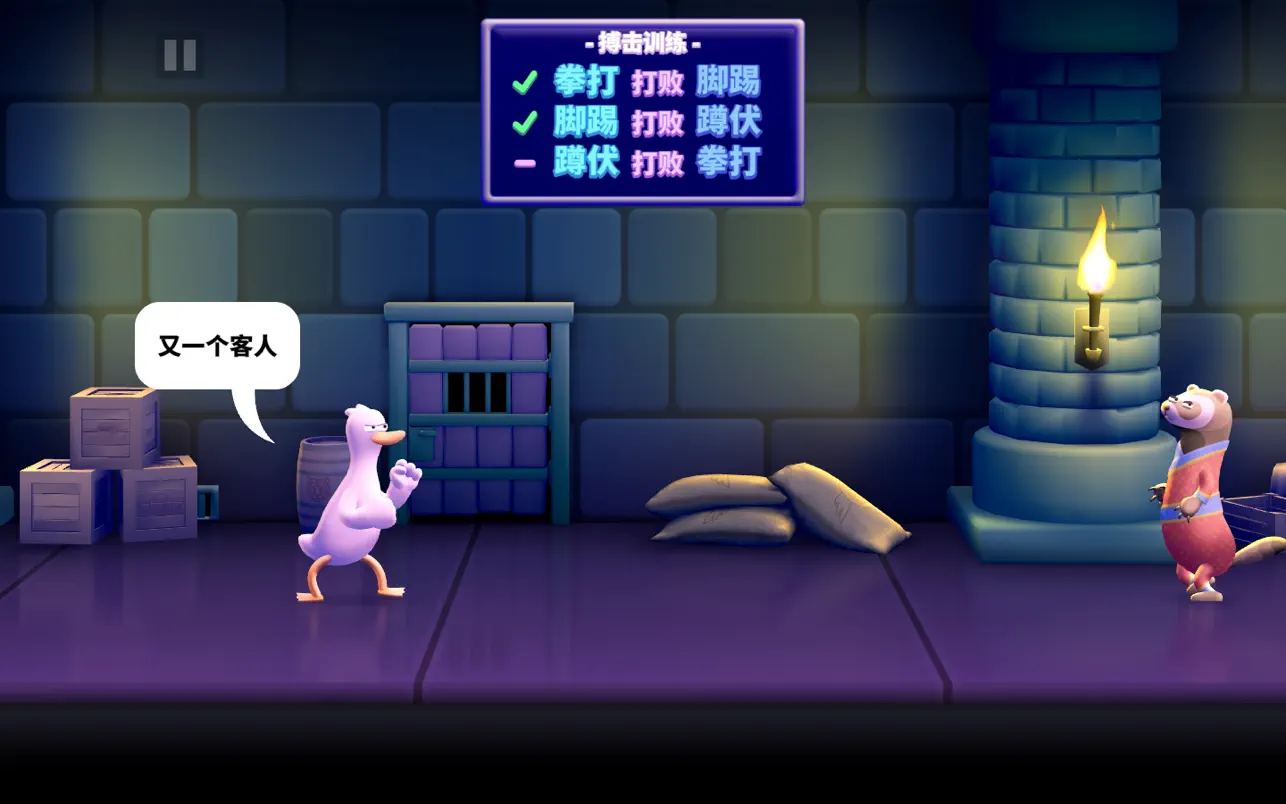Toggle the checkmark next to 脚踢 打败 蹲伏
The width and height of the screenshot is (1286, 804).
(524, 122)
